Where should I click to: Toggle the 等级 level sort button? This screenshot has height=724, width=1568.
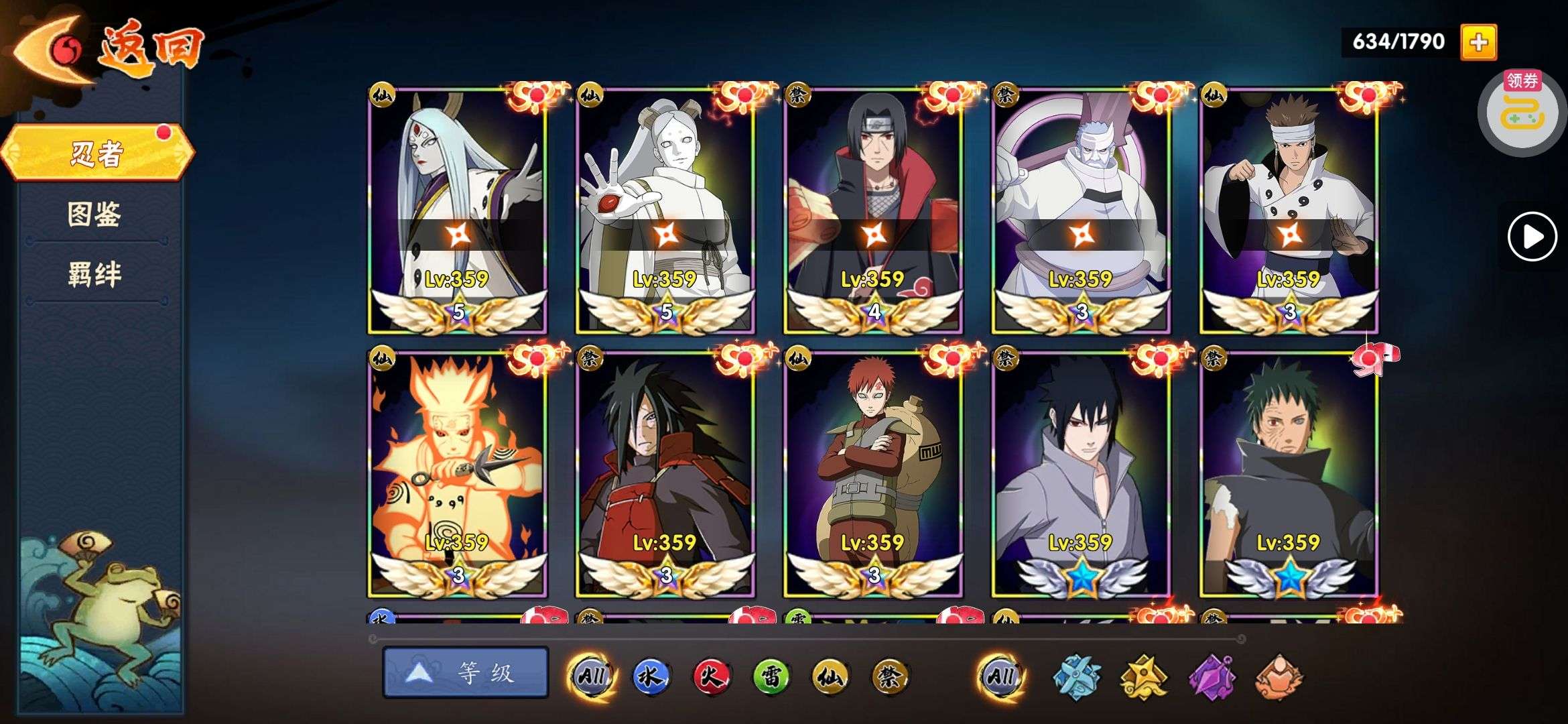click(x=466, y=672)
